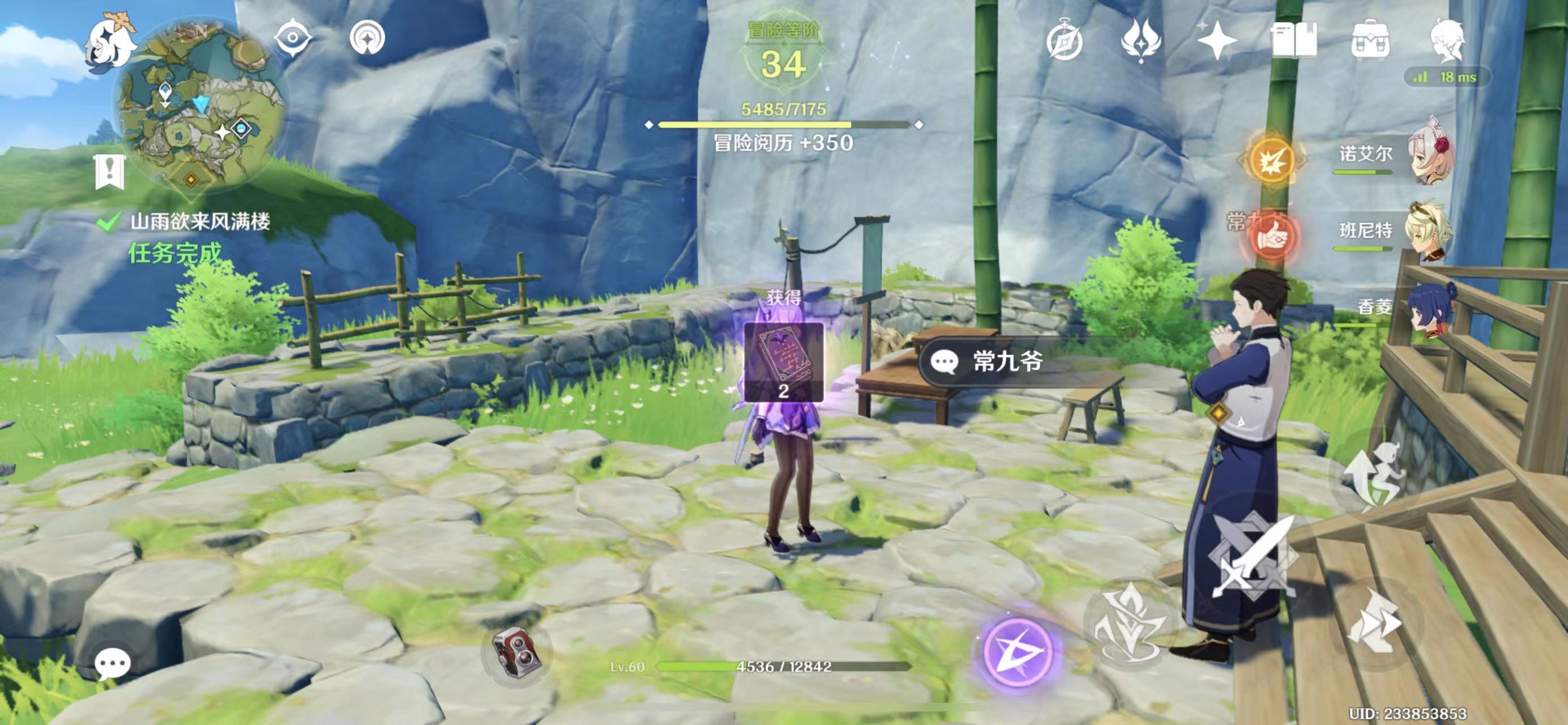Open the backpack inventory
1568x725 pixels.
tap(1370, 41)
